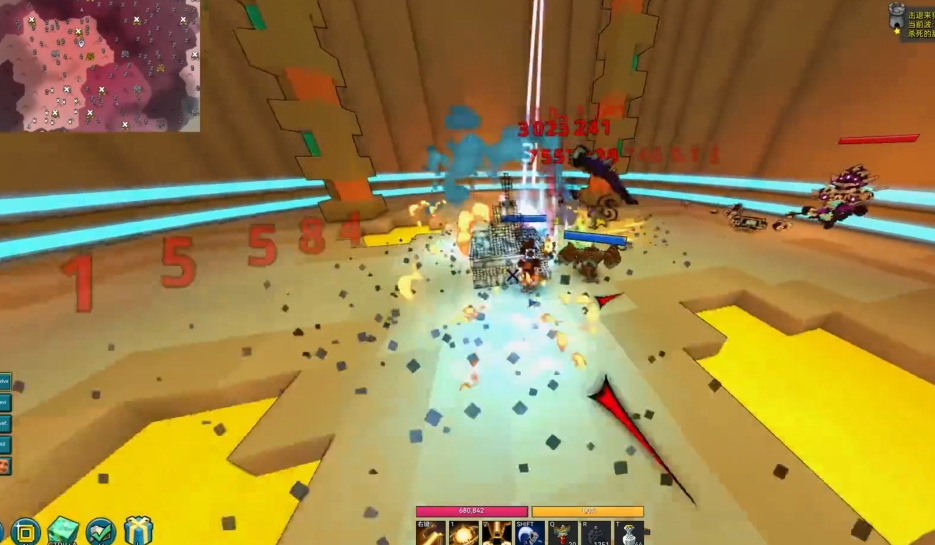
Task: Use the white vase item in T slot
Action: tap(627, 533)
